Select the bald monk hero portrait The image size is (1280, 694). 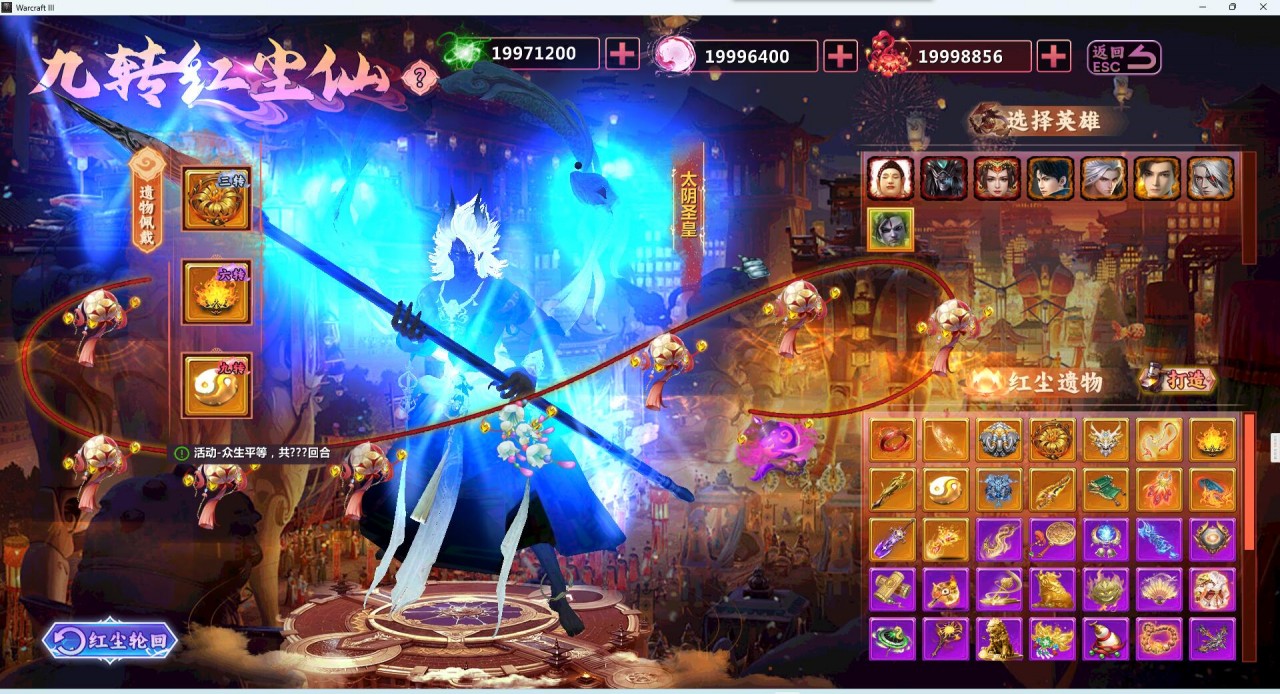point(890,178)
